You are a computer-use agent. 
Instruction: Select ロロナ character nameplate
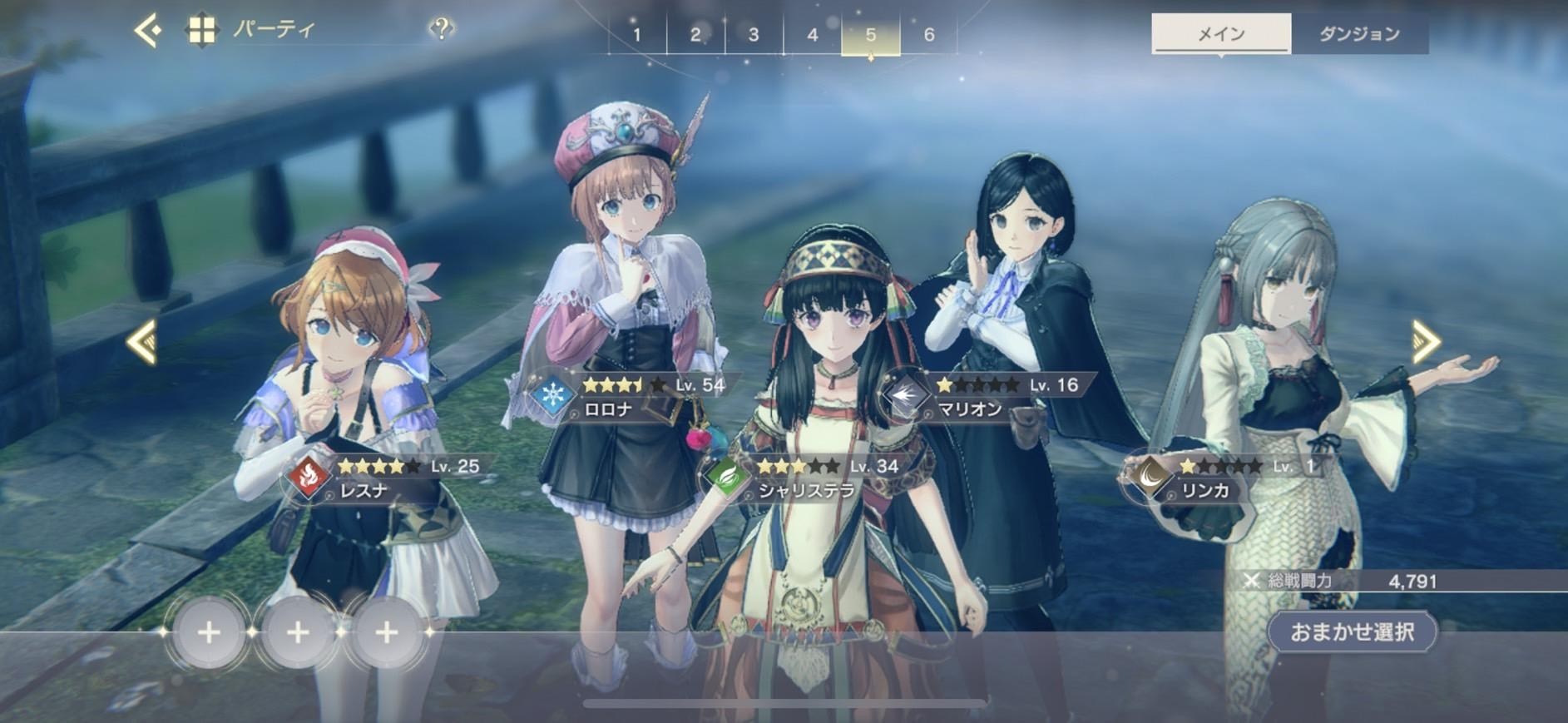632,397
